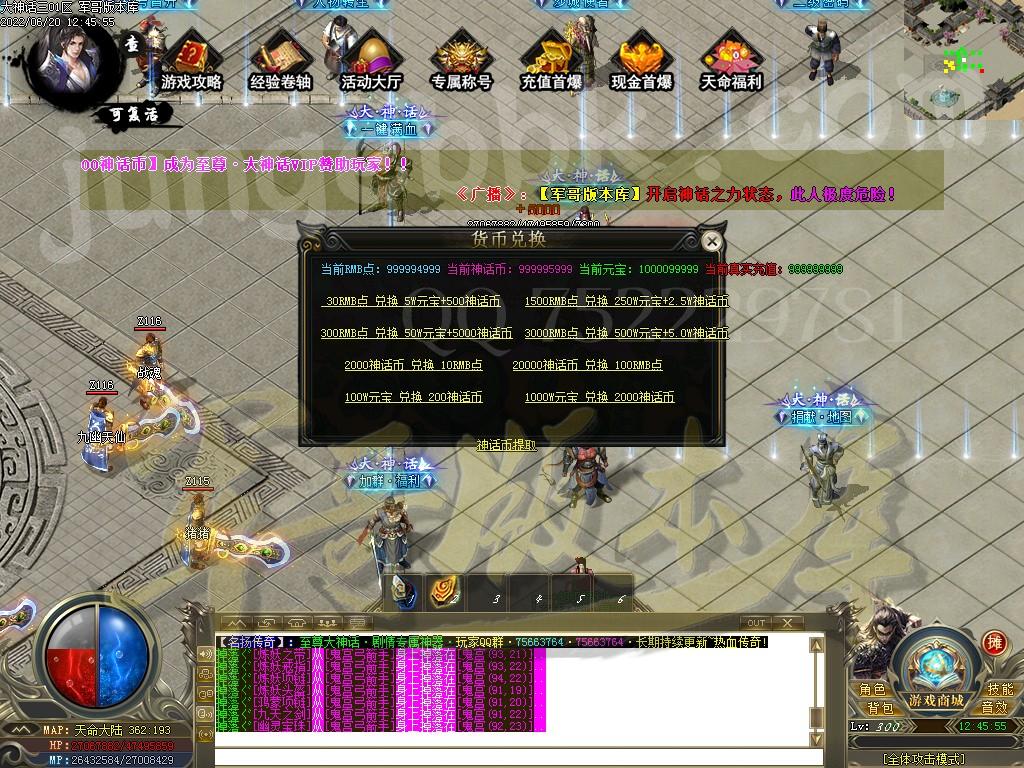1024x768 pixels.
Task: Select the 1500RMB点 兑换 250W元宝 option
Action: [626, 301]
